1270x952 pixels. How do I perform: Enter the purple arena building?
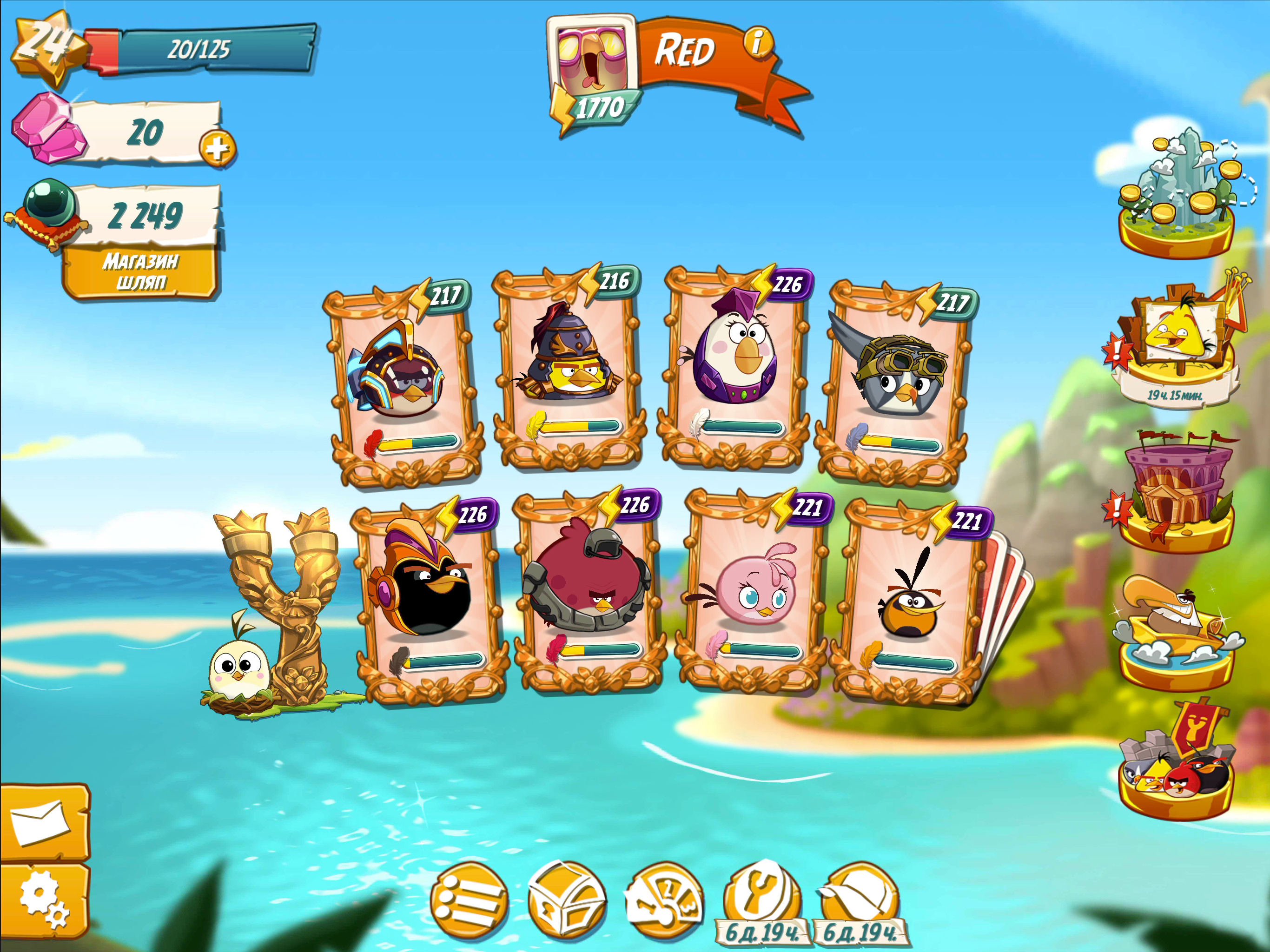point(1177,494)
